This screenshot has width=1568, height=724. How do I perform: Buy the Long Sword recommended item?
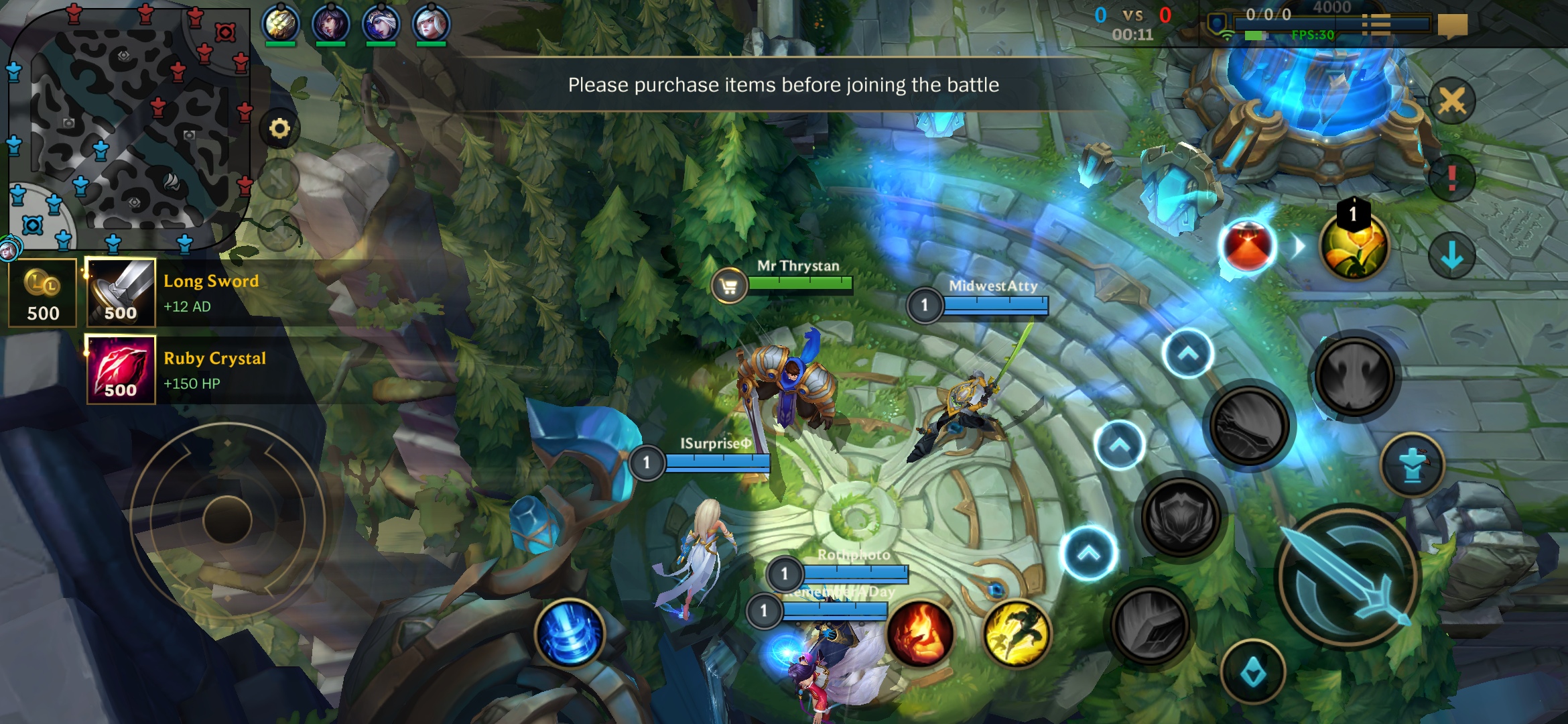click(x=121, y=293)
